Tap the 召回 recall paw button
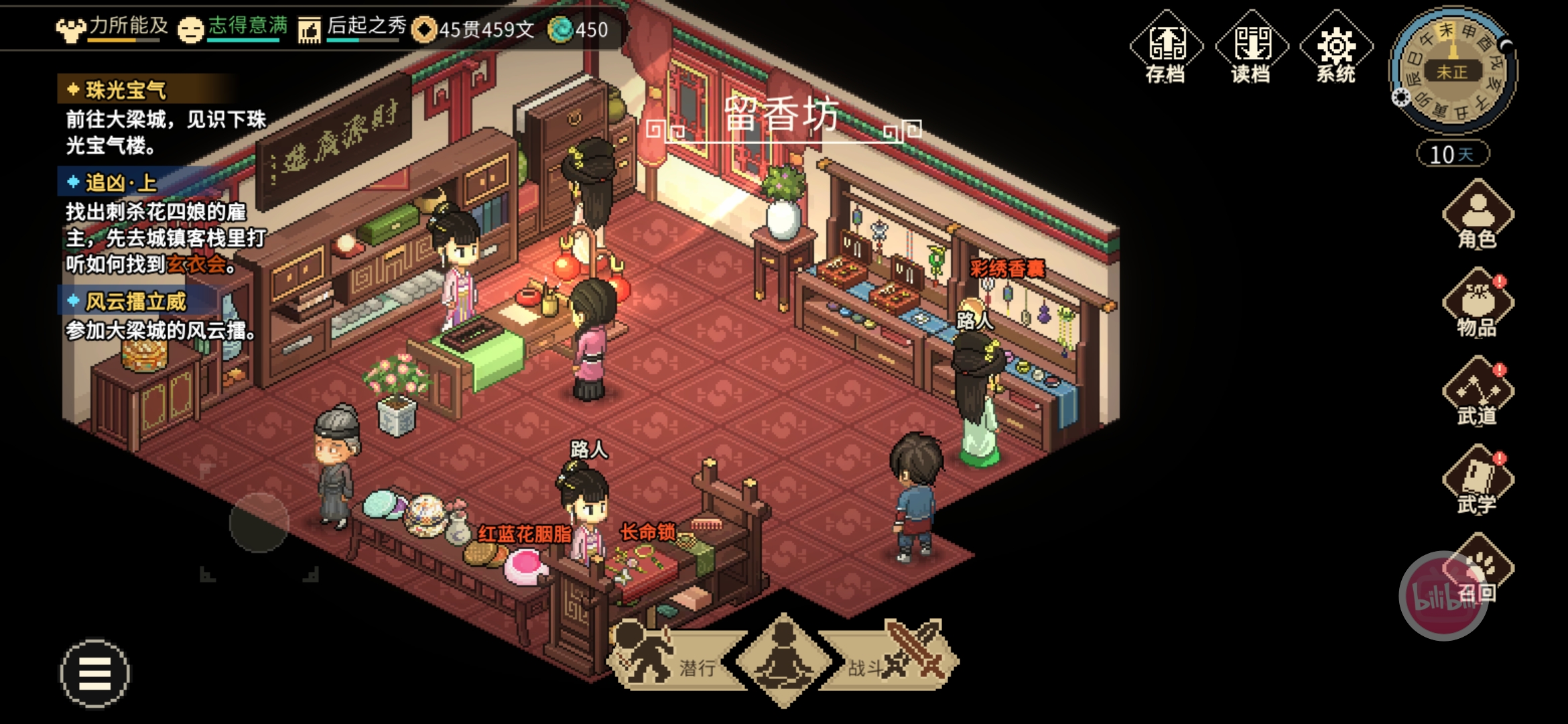 [1478, 570]
